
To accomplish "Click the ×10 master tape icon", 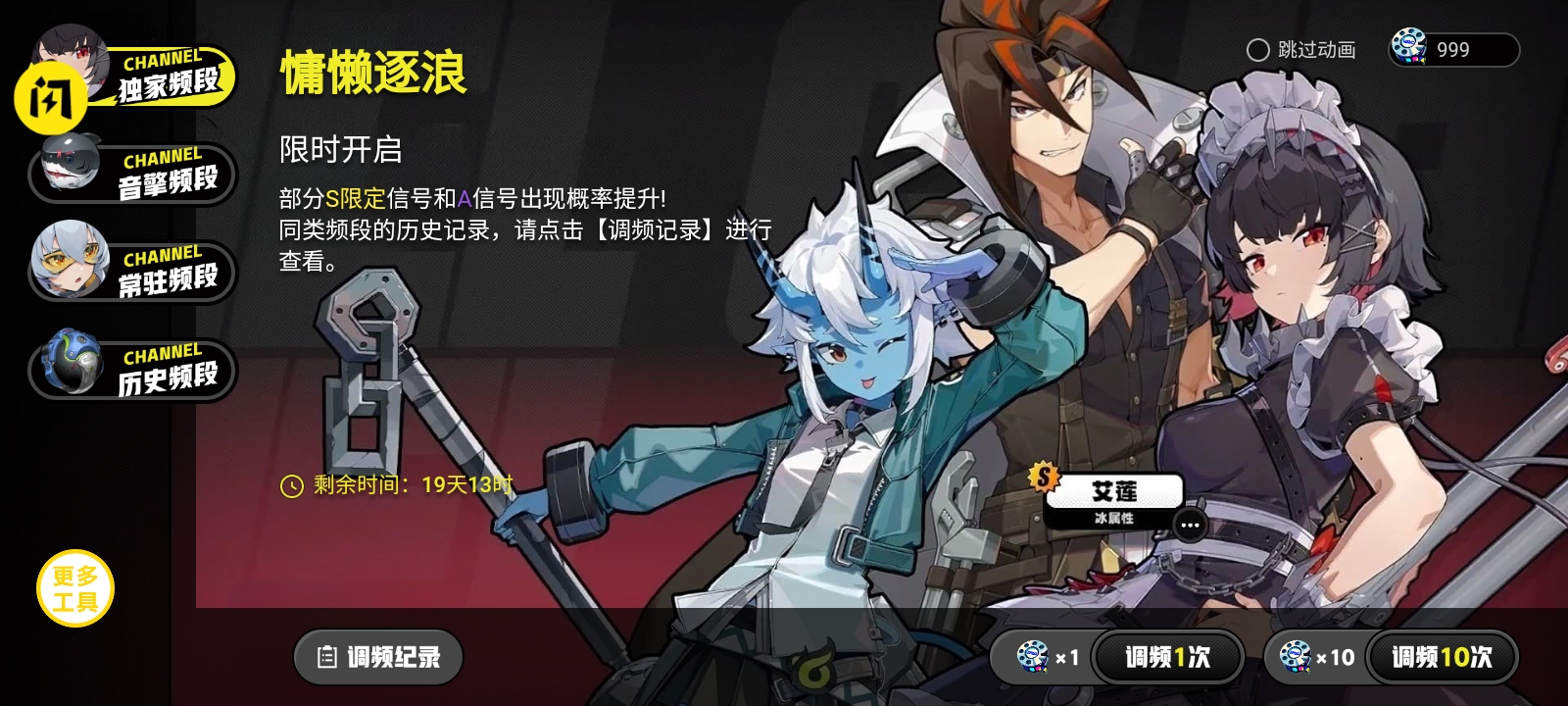I will click(x=1296, y=657).
